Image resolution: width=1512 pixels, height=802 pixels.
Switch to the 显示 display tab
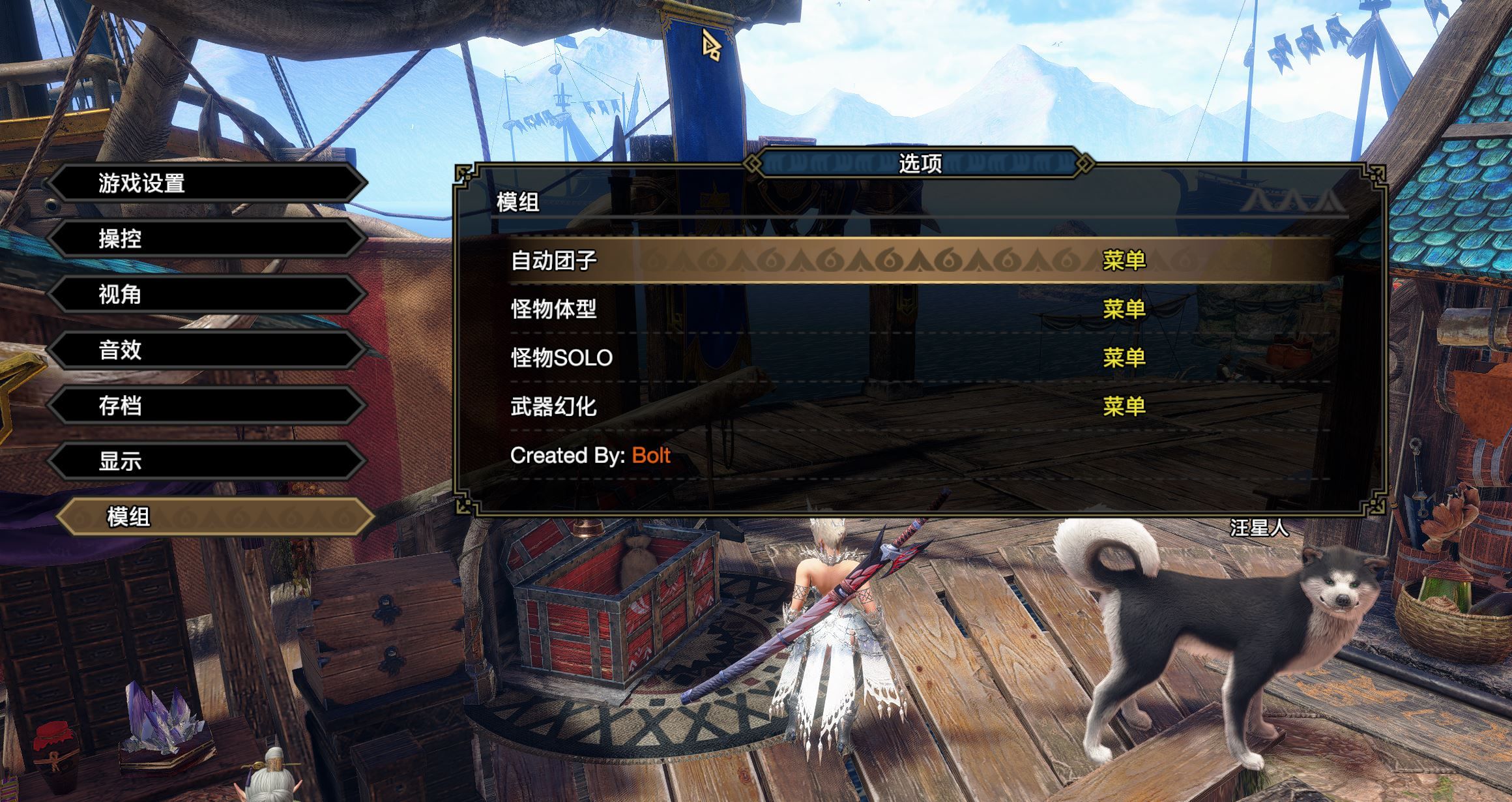pos(209,462)
